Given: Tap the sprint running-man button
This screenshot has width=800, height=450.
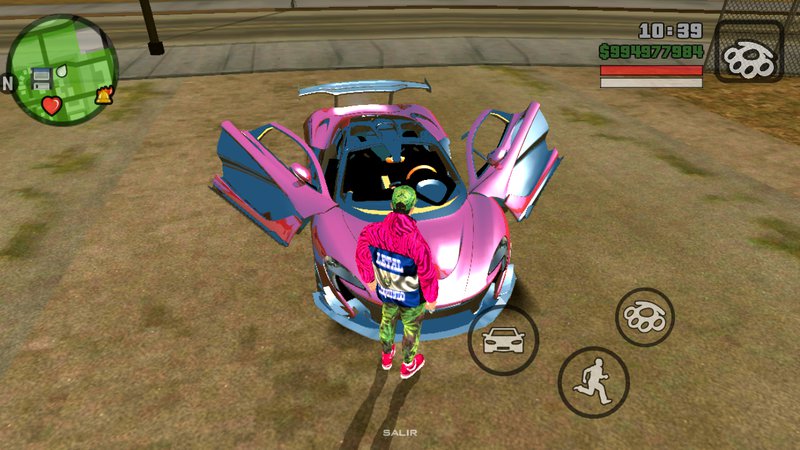Looking at the screenshot, I should (593, 382).
